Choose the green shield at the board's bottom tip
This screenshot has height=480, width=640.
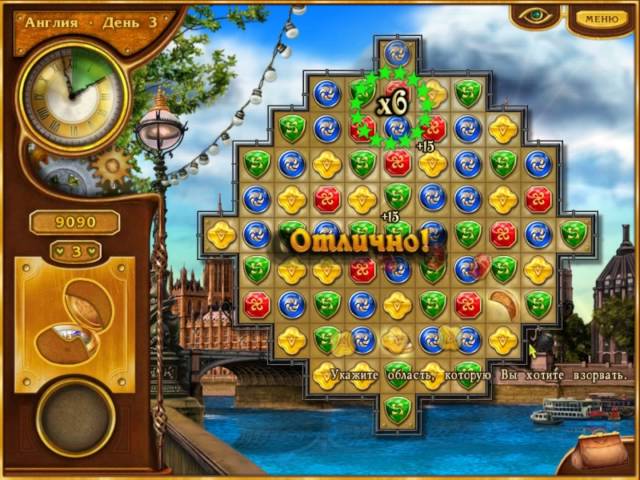point(397,408)
